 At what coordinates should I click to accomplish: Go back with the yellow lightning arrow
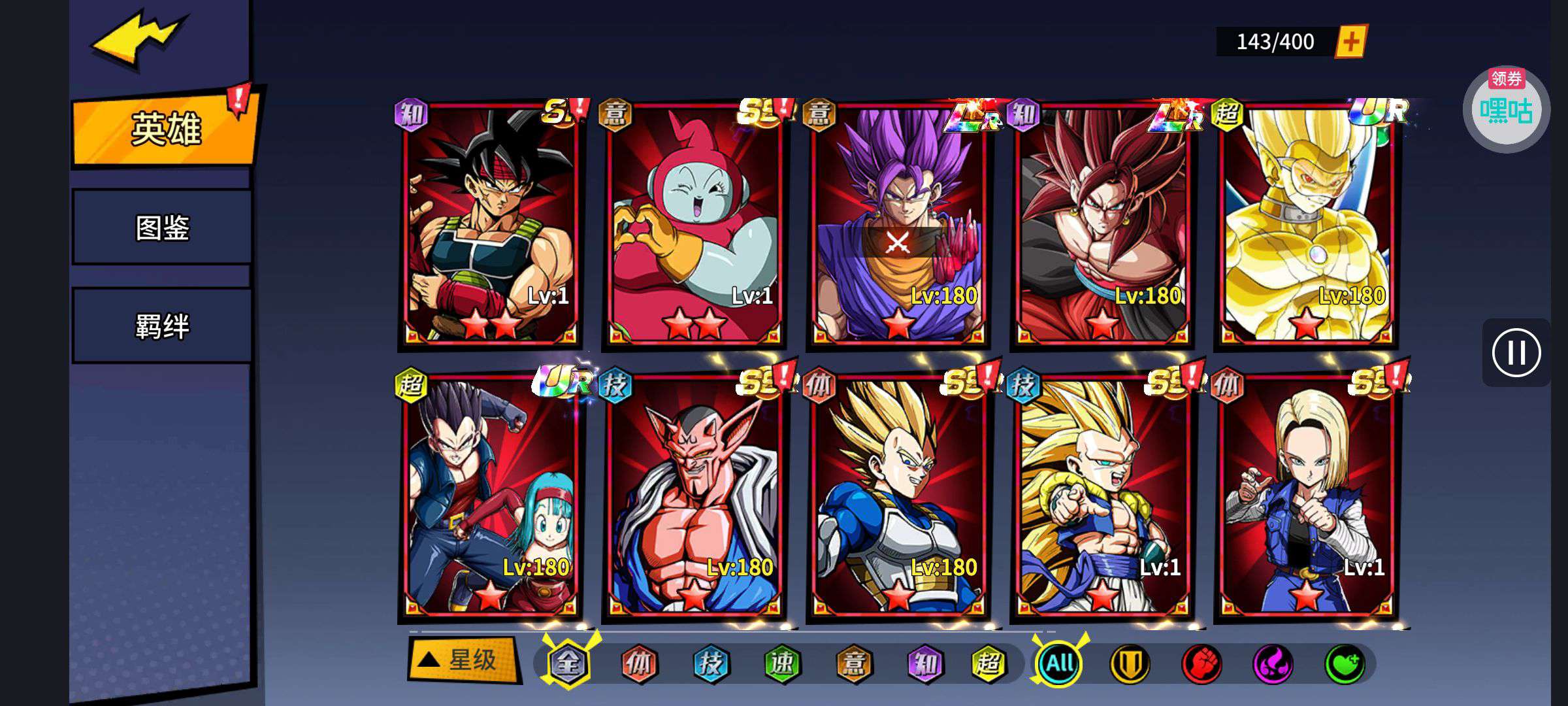(139, 41)
